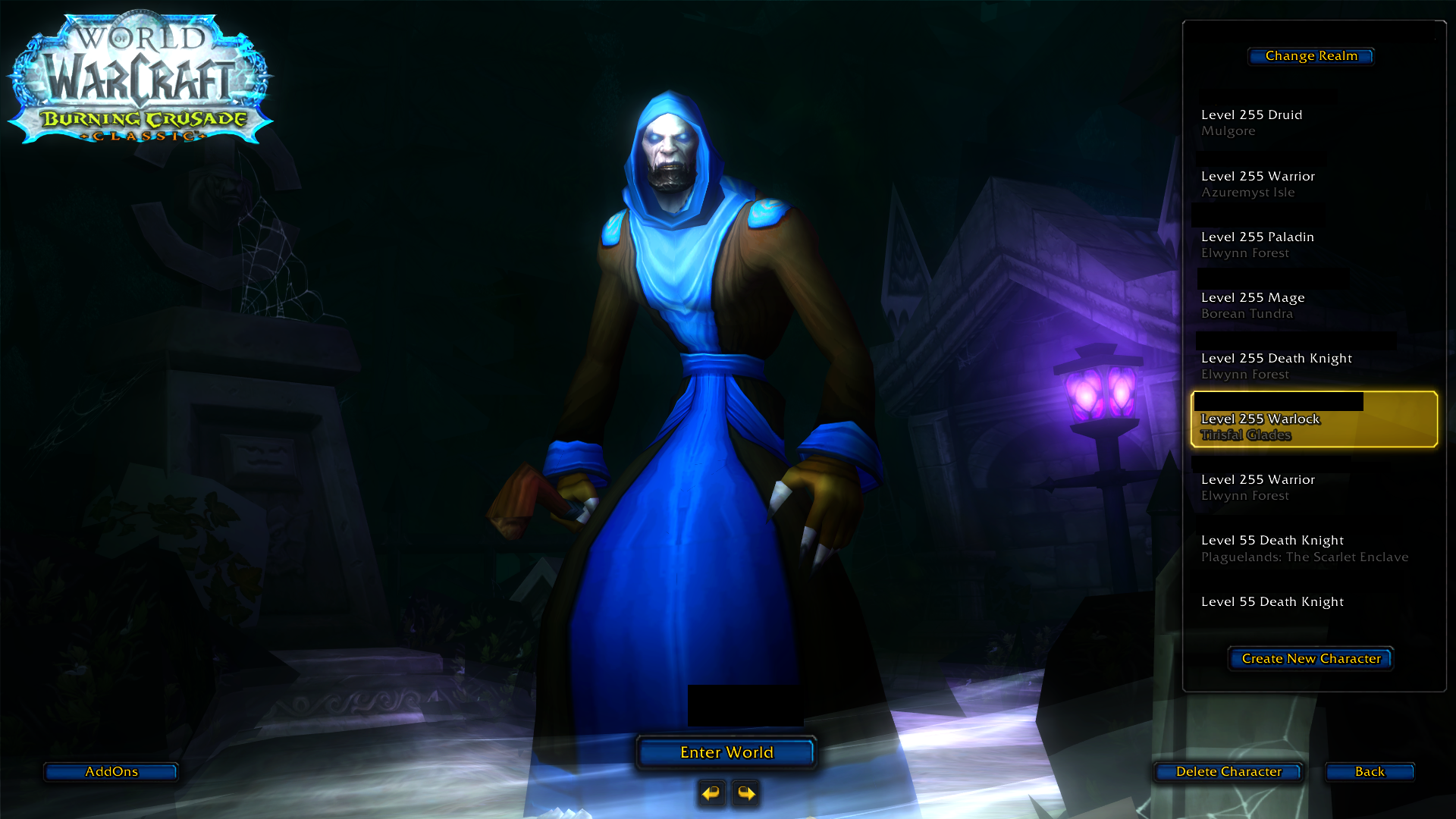Select the Level 255 Warrior in Elwynn Forest
Viewport: 1456px width, 819px height.
1304,486
